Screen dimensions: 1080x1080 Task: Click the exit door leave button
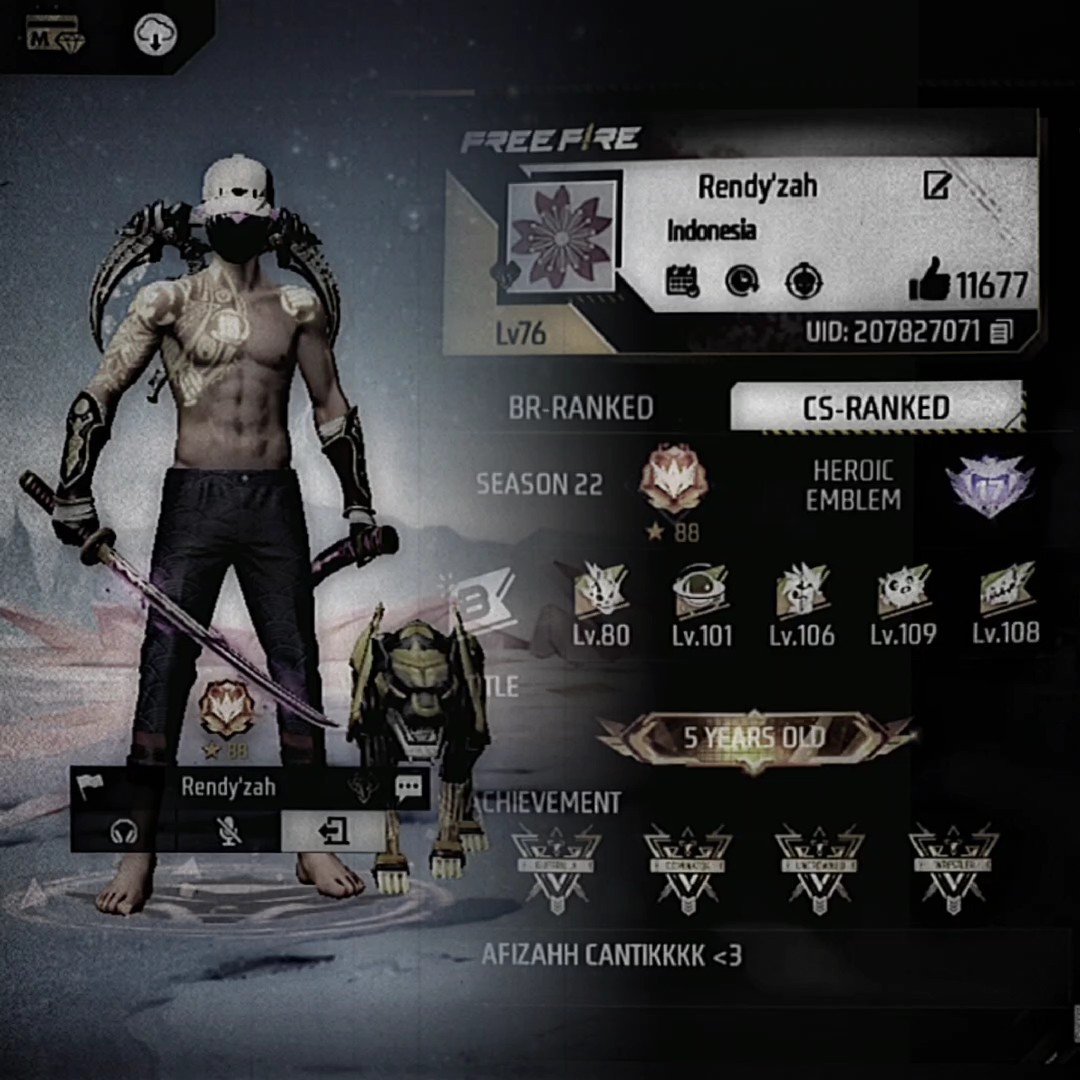click(x=333, y=831)
